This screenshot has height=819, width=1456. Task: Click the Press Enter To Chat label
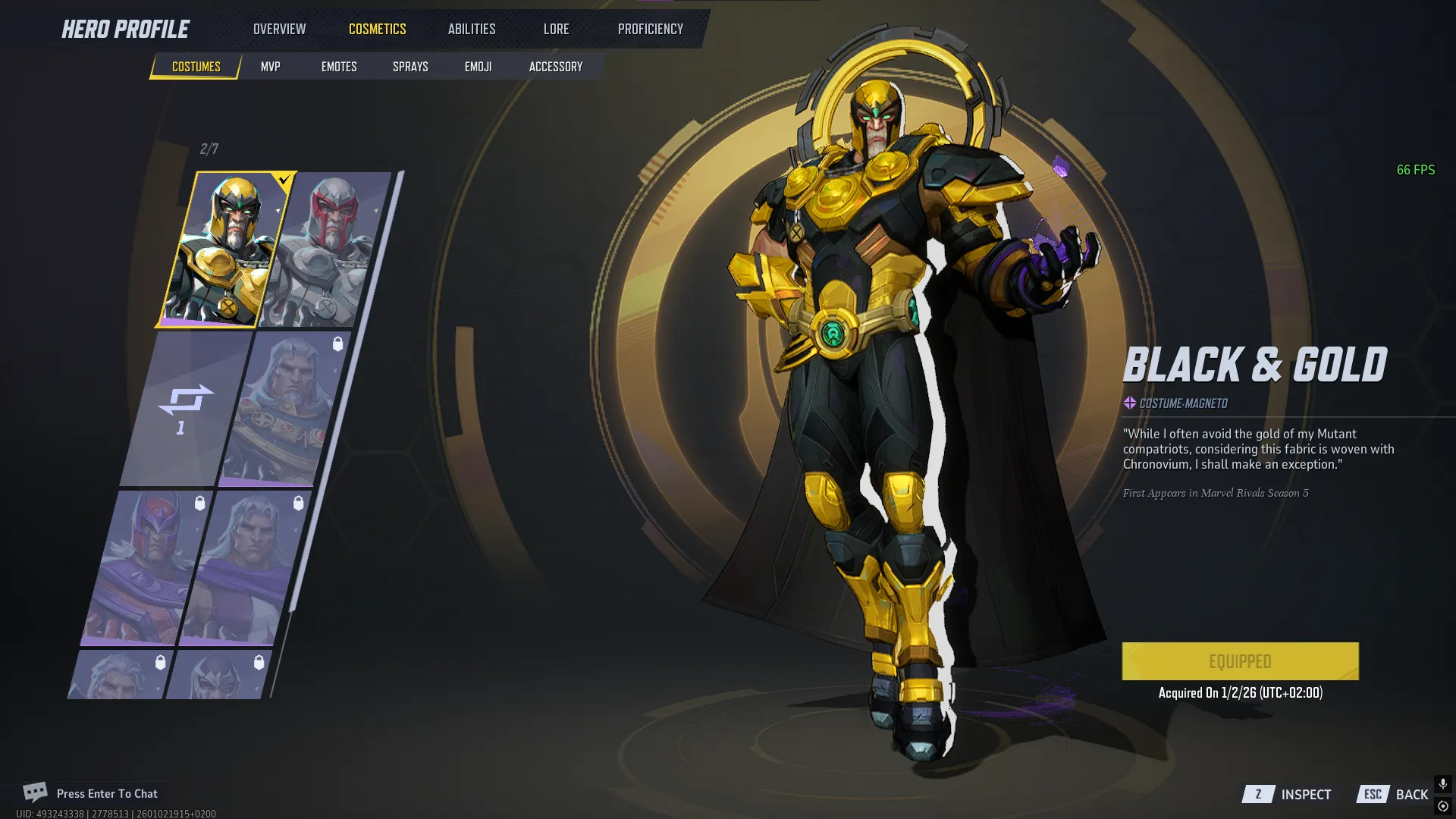pos(106,793)
